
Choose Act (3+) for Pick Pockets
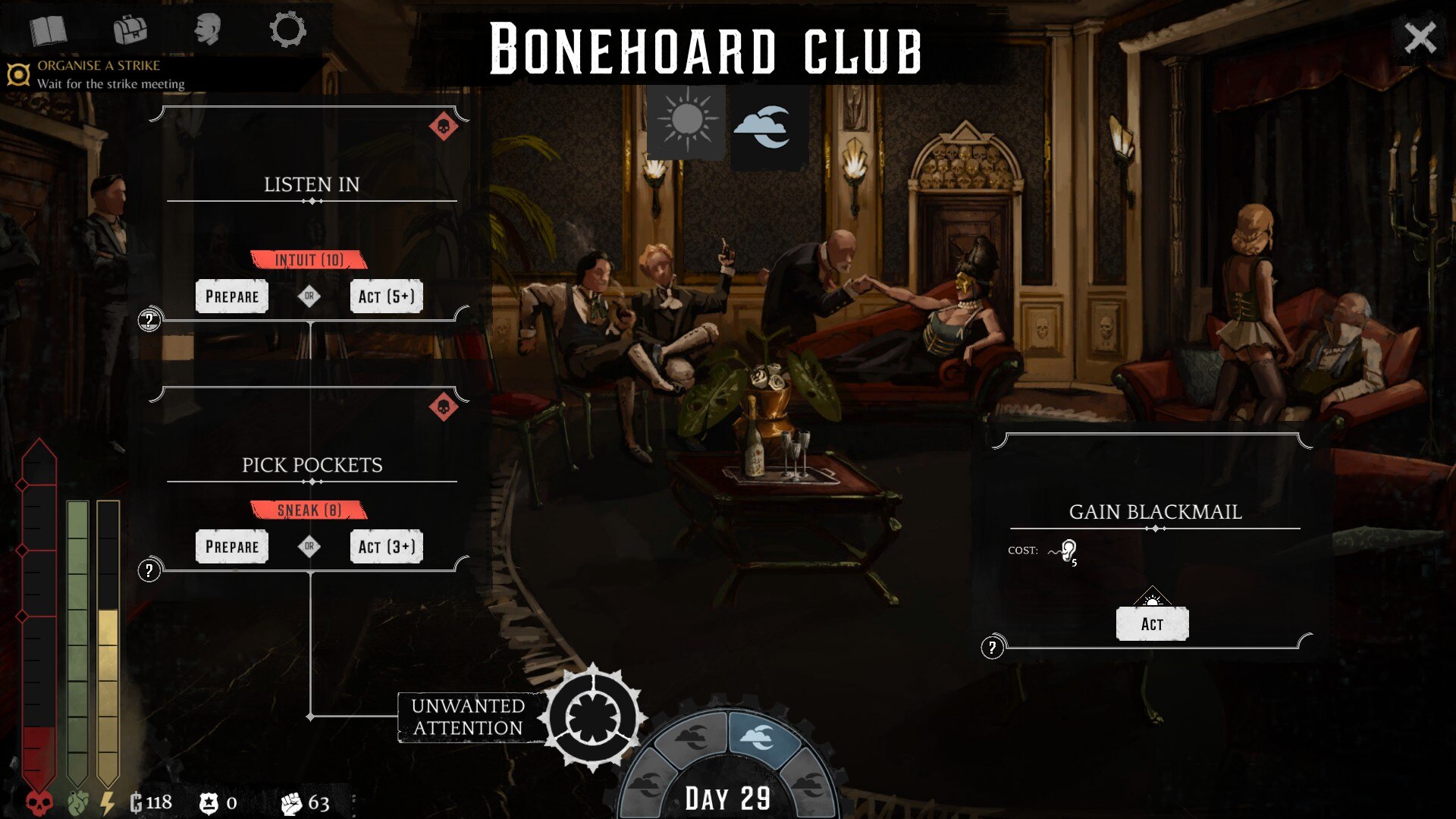coord(386,547)
